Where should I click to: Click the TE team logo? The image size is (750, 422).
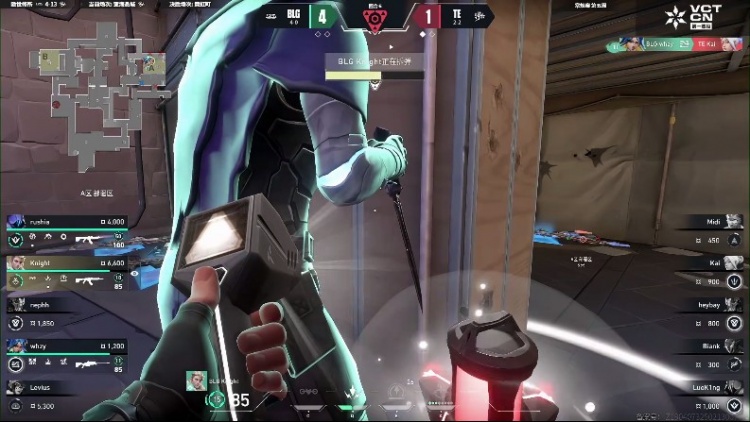click(479, 16)
